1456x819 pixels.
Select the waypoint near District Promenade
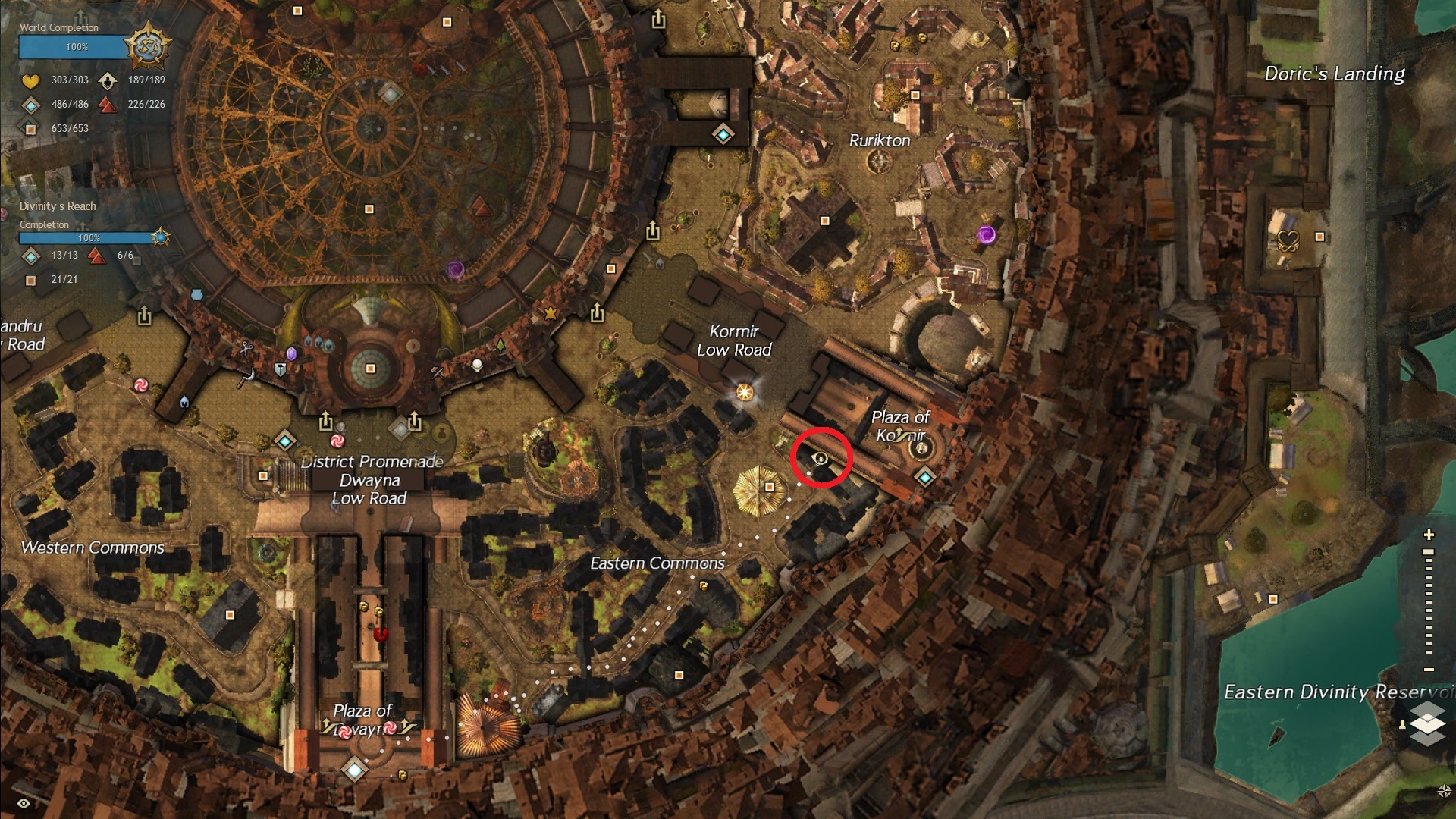(x=285, y=441)
